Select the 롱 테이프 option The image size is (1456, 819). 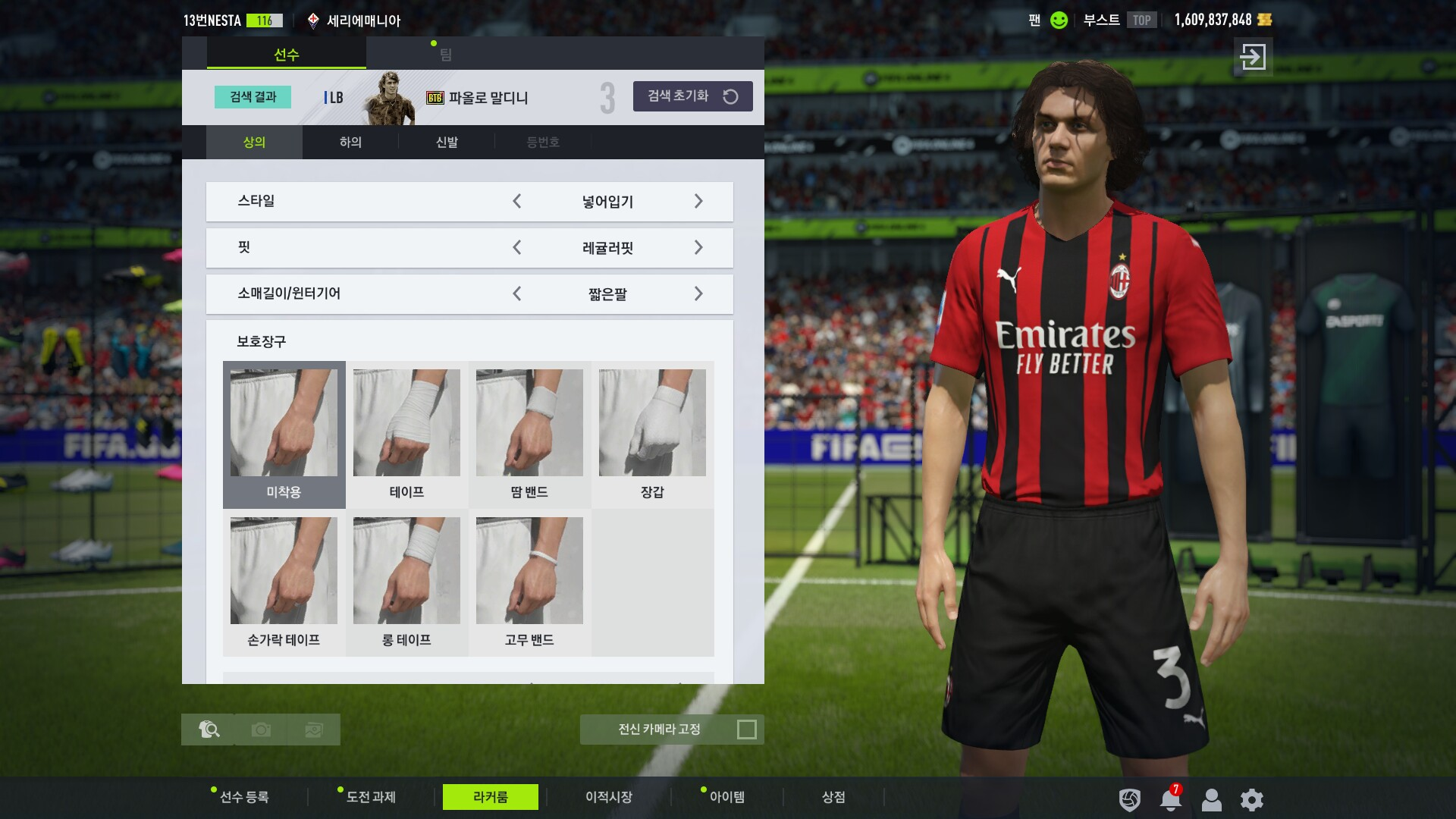(x=406, y=582)
